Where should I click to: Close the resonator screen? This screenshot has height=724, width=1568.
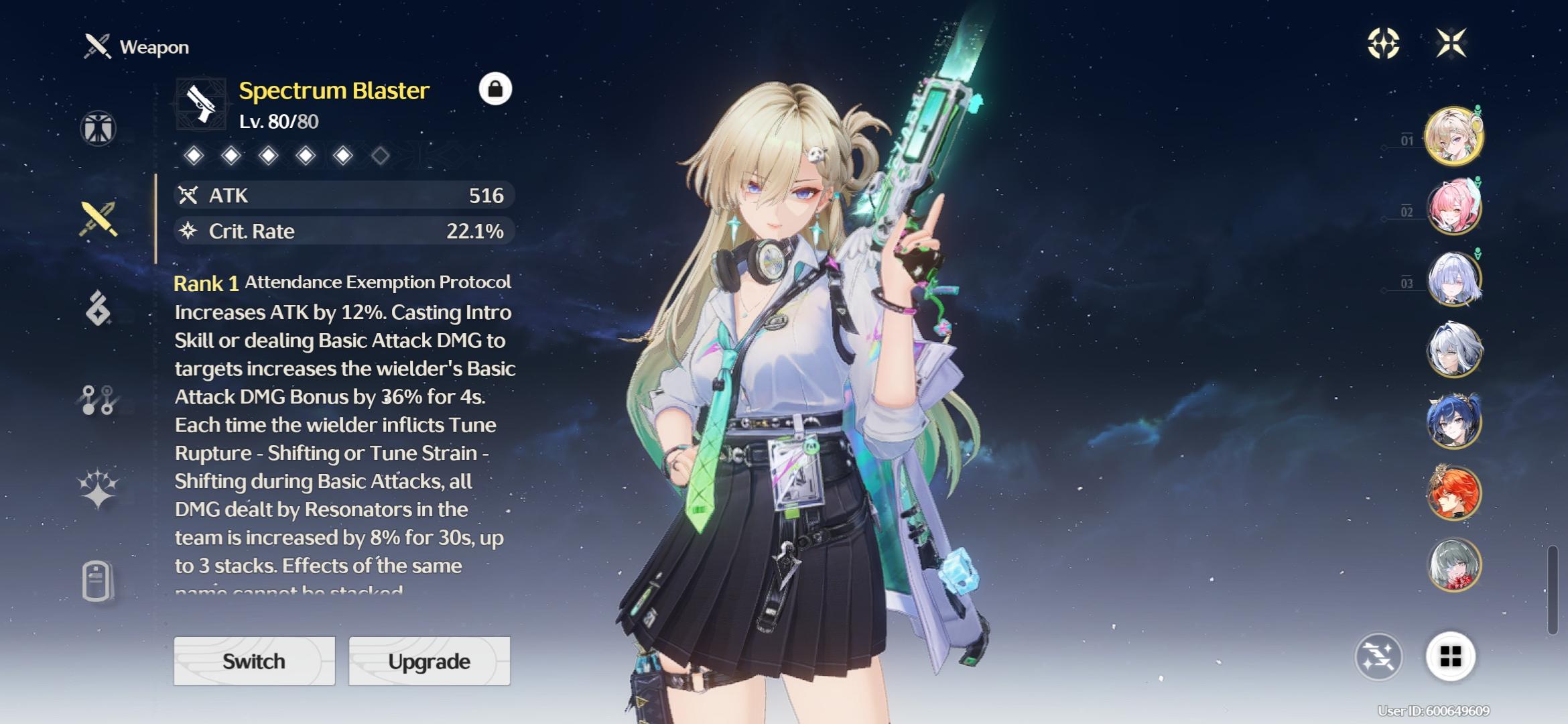[x=1451, y=44]
